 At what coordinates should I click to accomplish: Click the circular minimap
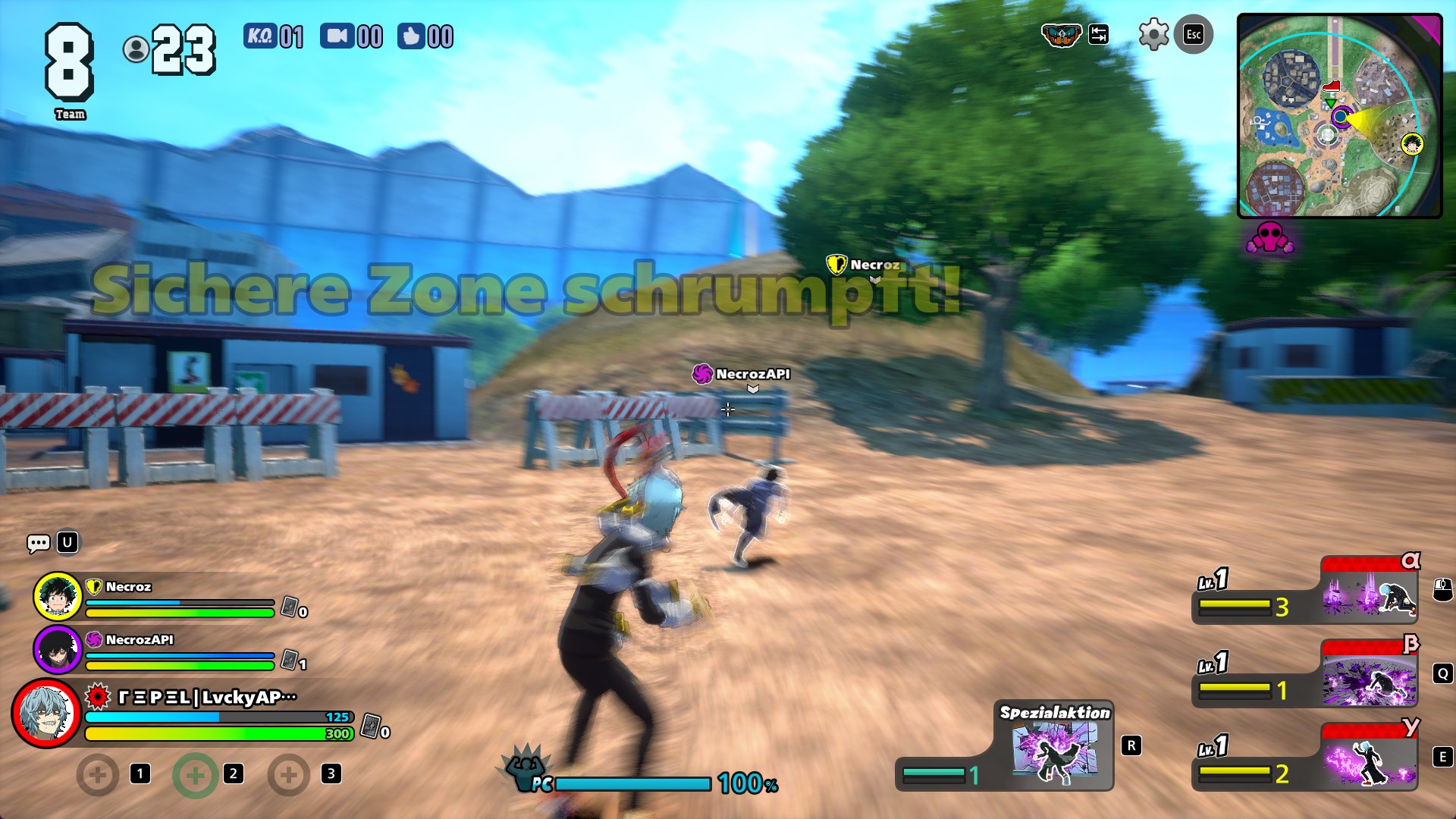pyautogui.click(x=1338, y=116)
